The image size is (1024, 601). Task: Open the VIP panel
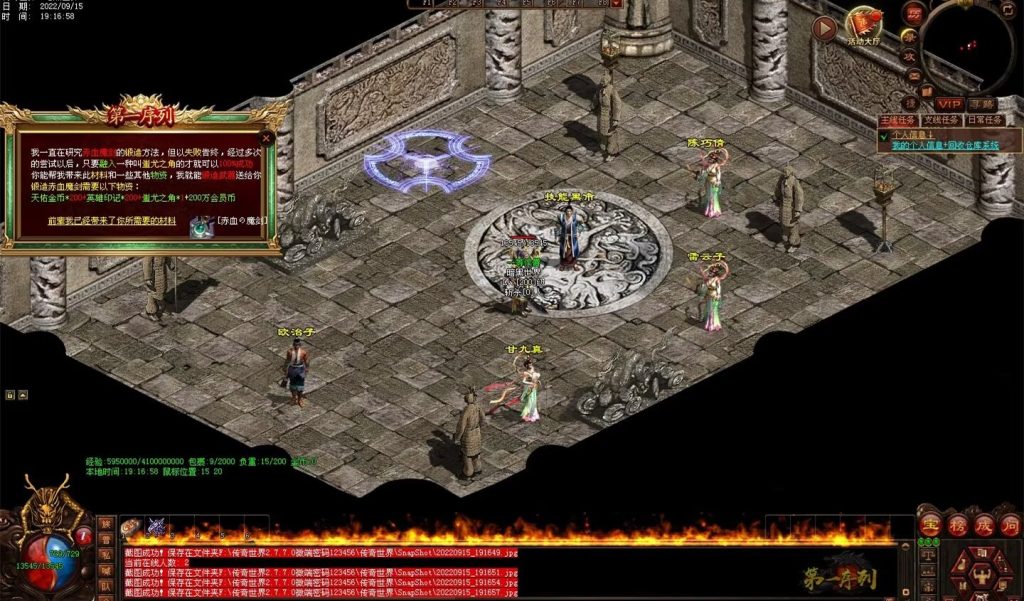click(949, 103)
